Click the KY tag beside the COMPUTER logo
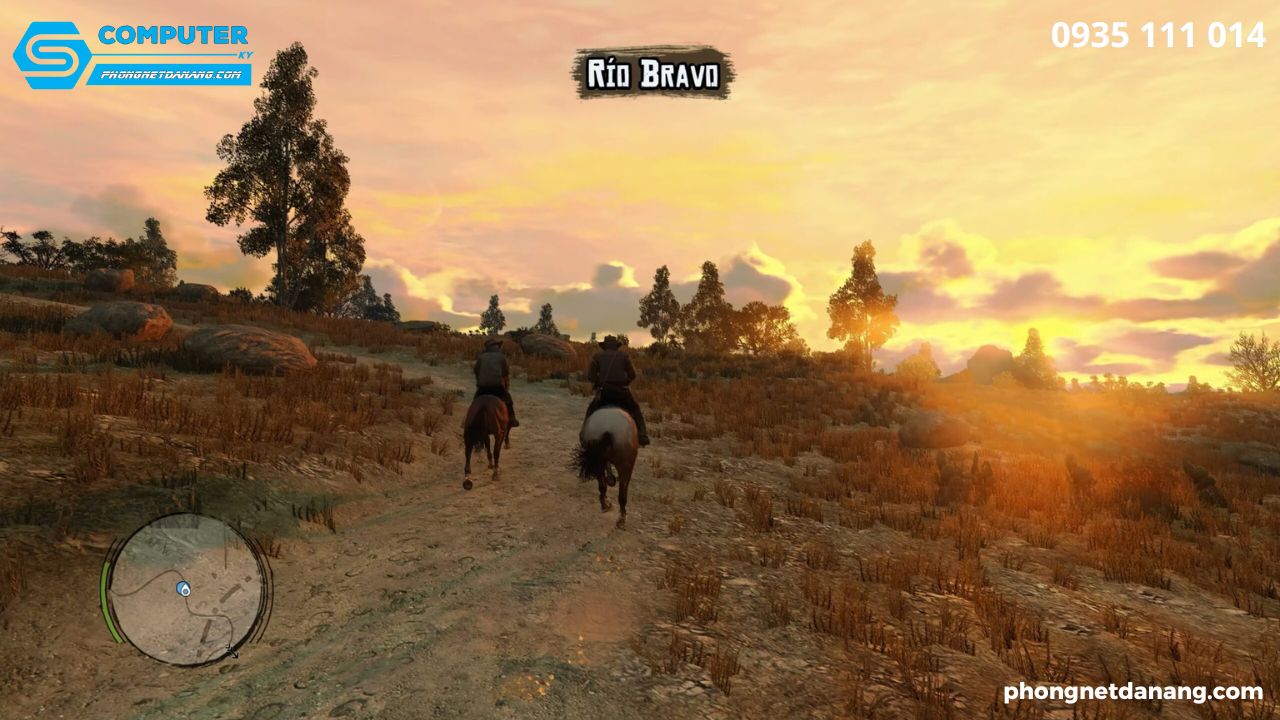 [245, 54]
